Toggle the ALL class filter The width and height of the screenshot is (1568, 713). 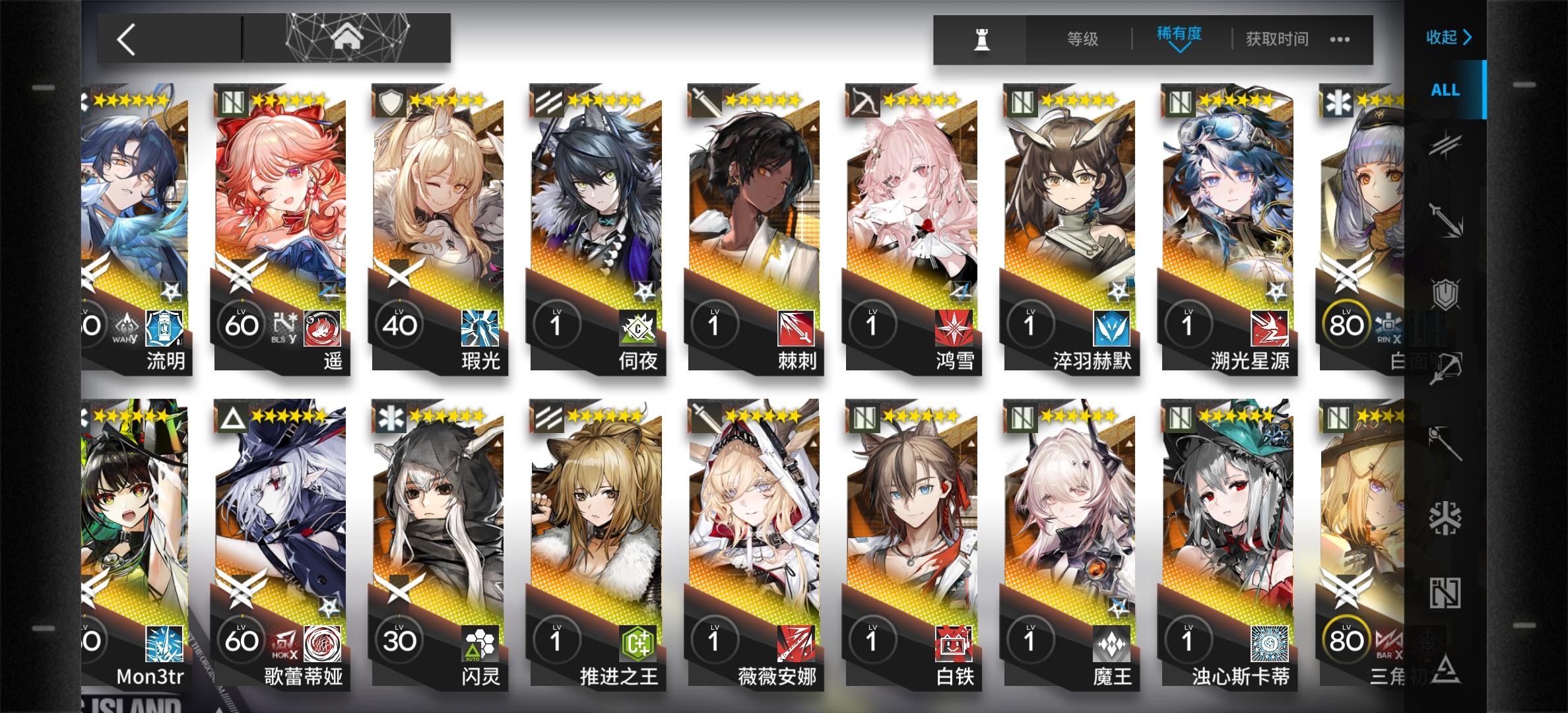coord(1445,90)
